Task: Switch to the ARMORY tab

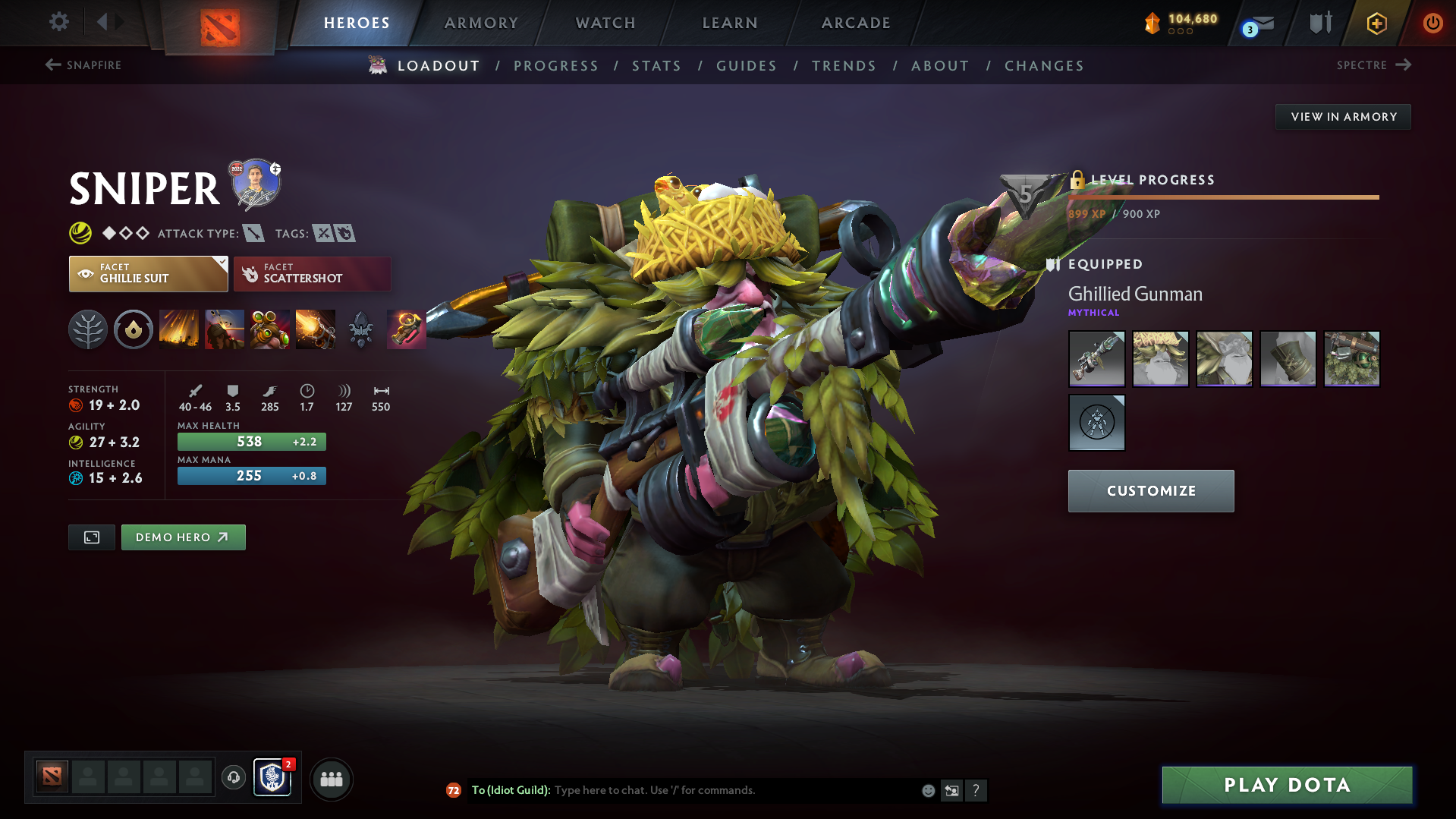Action: [481, 23]
